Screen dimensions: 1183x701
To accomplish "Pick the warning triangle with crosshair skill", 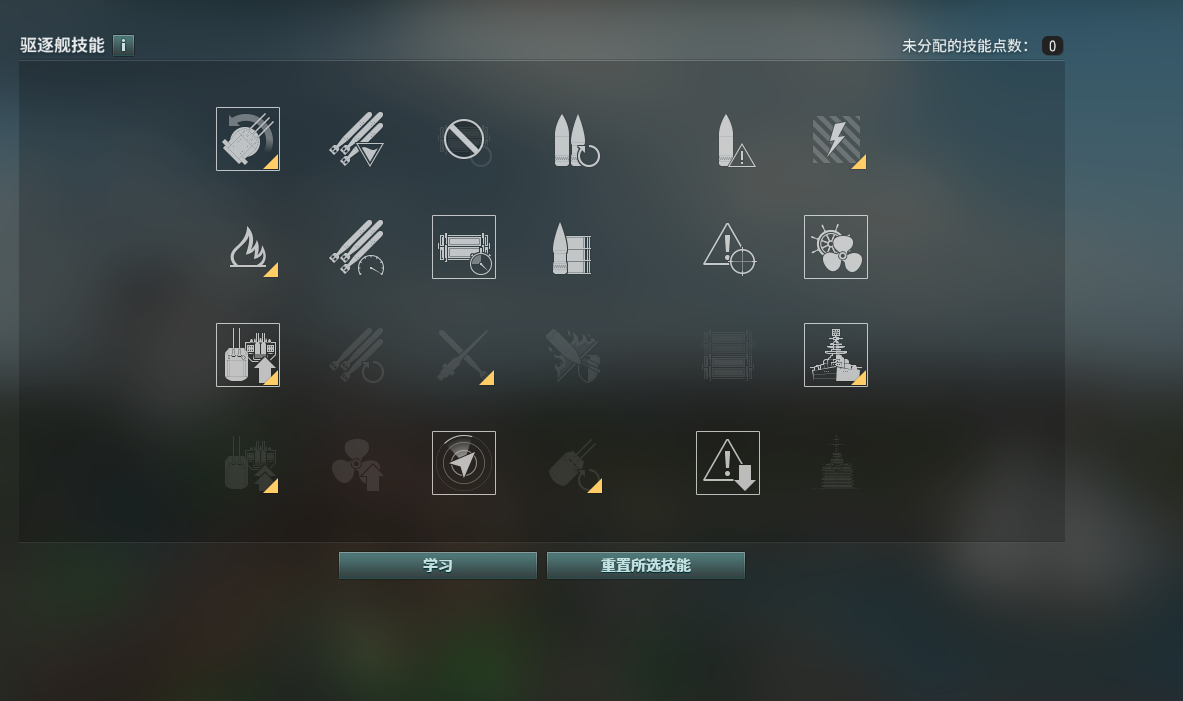I will coord(728,247).
